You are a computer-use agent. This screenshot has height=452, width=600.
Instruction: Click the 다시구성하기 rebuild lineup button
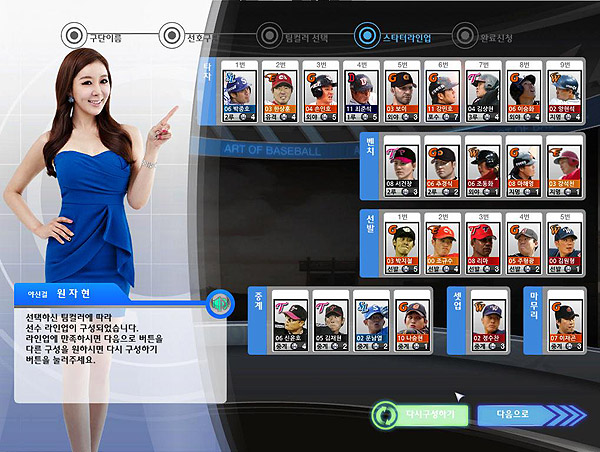(420, 413)
